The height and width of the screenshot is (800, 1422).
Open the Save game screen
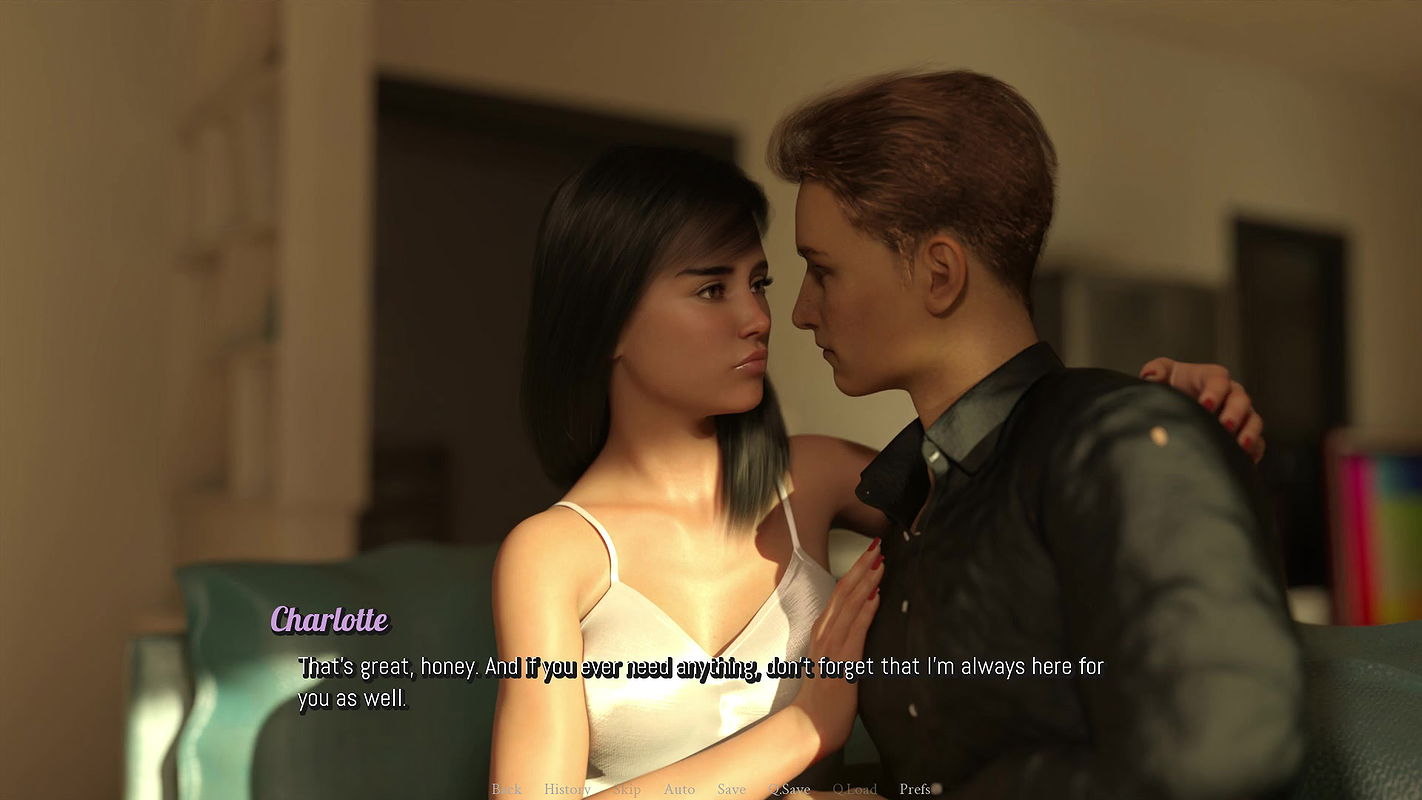point(731,789)
